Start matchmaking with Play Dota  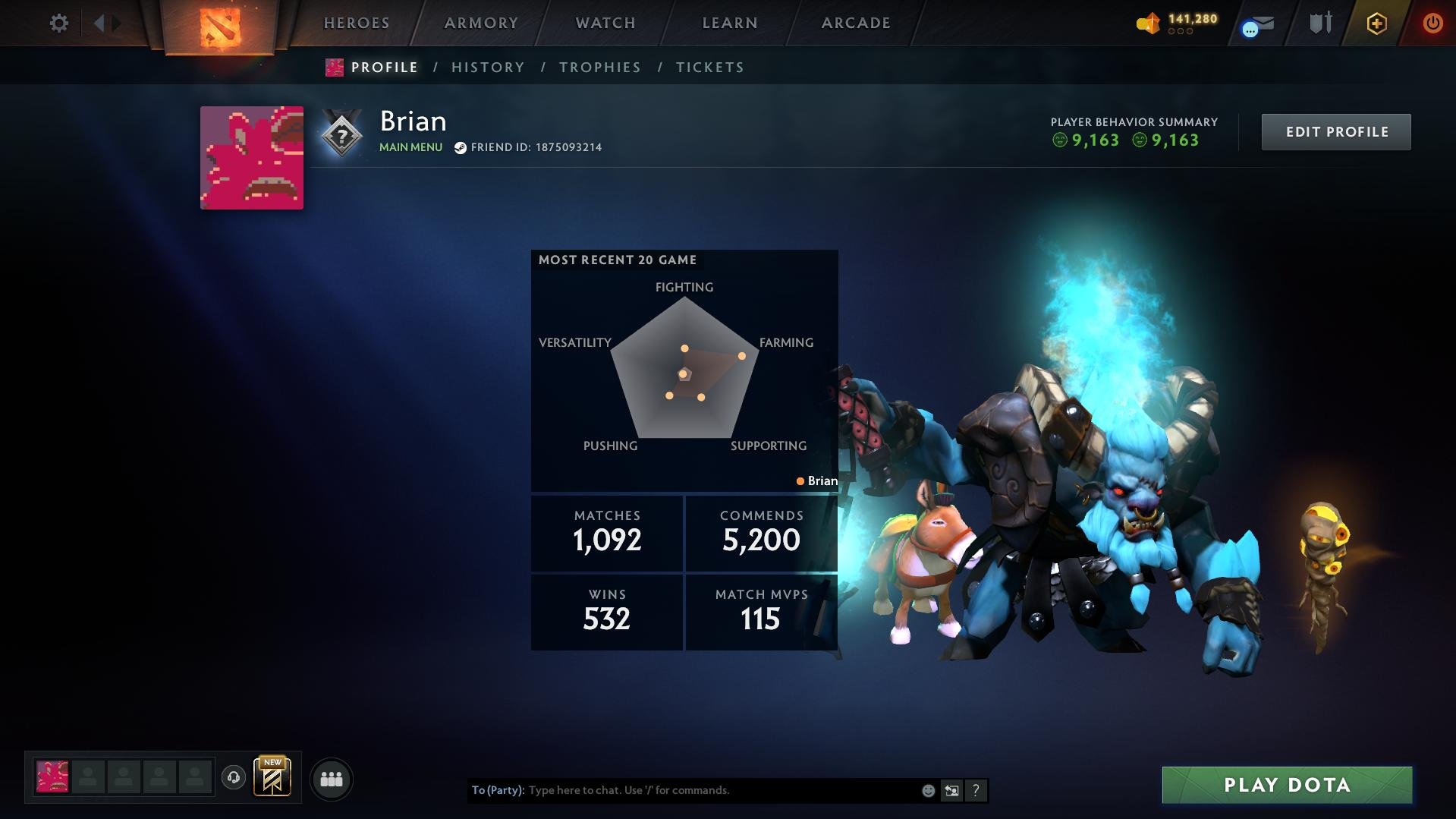tap(1287, 785)
